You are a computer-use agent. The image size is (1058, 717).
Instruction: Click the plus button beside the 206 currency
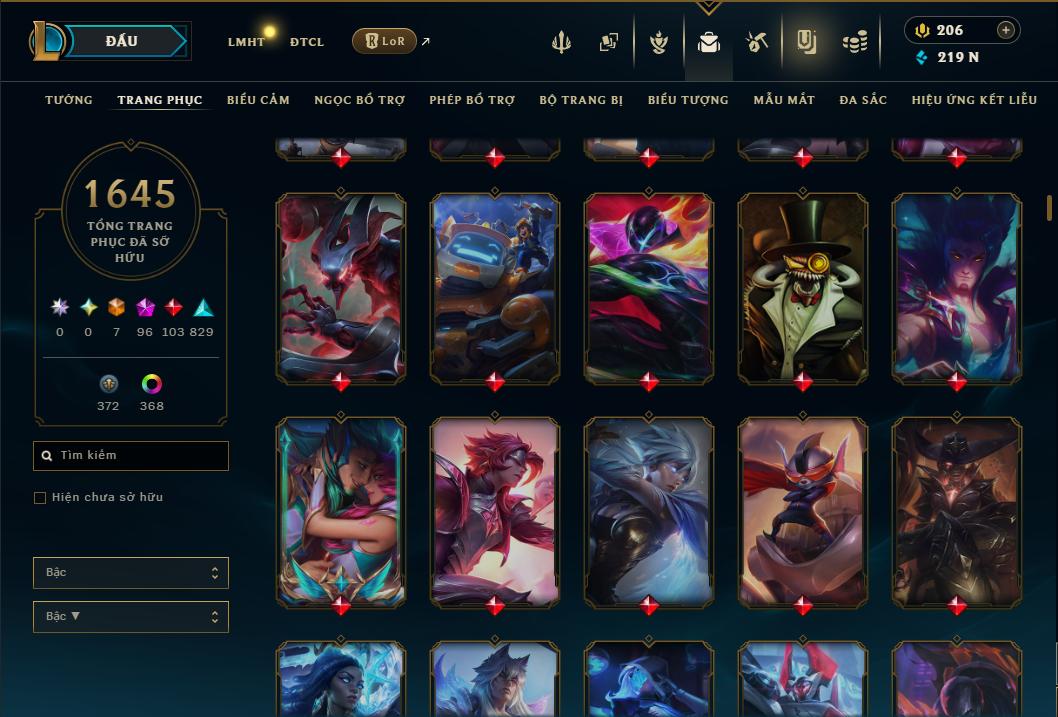tap(1005, 30)
